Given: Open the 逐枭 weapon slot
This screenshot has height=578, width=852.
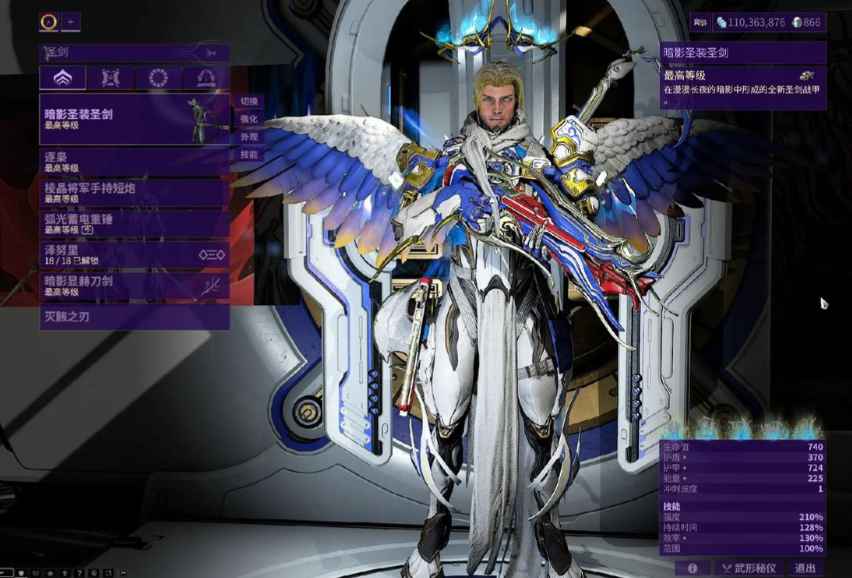Looking at the screenshot, I should [x=134, y=162].
